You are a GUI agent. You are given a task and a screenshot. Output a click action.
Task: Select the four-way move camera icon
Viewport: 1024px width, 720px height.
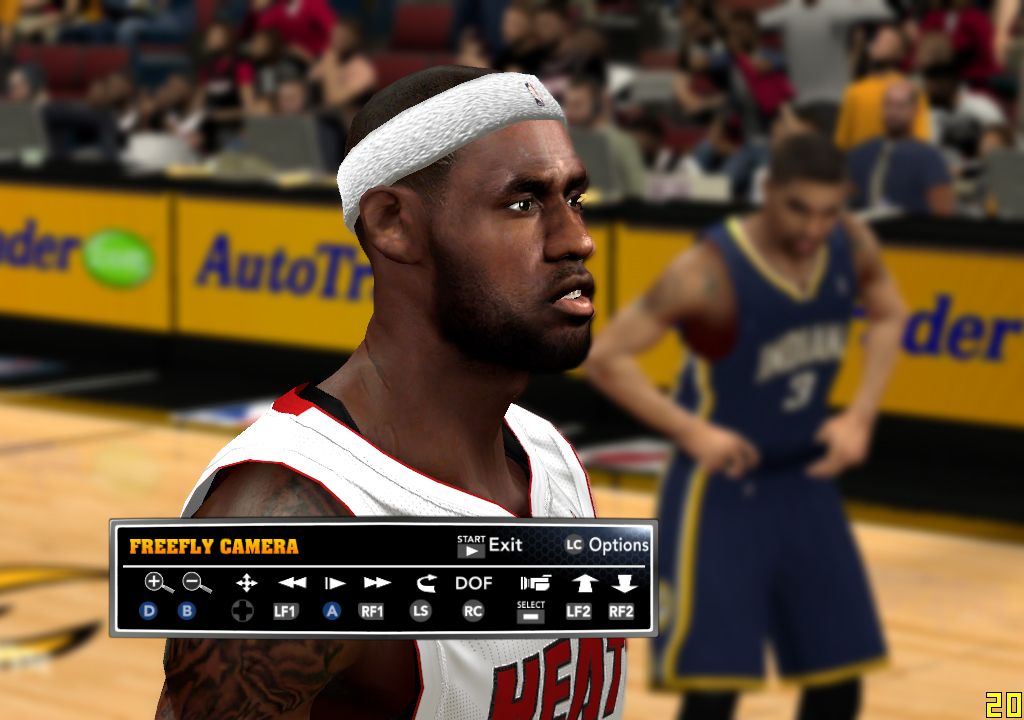click(245, 582)
